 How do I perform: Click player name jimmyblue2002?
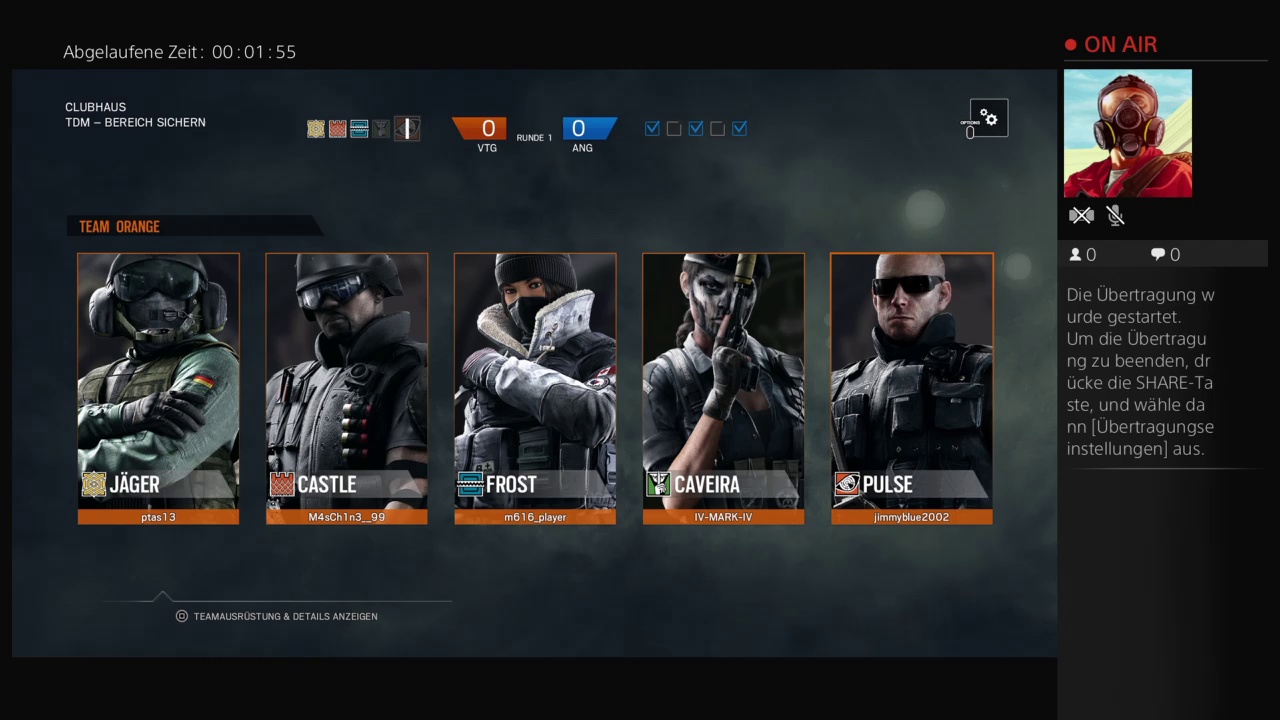tap(911, 517)
